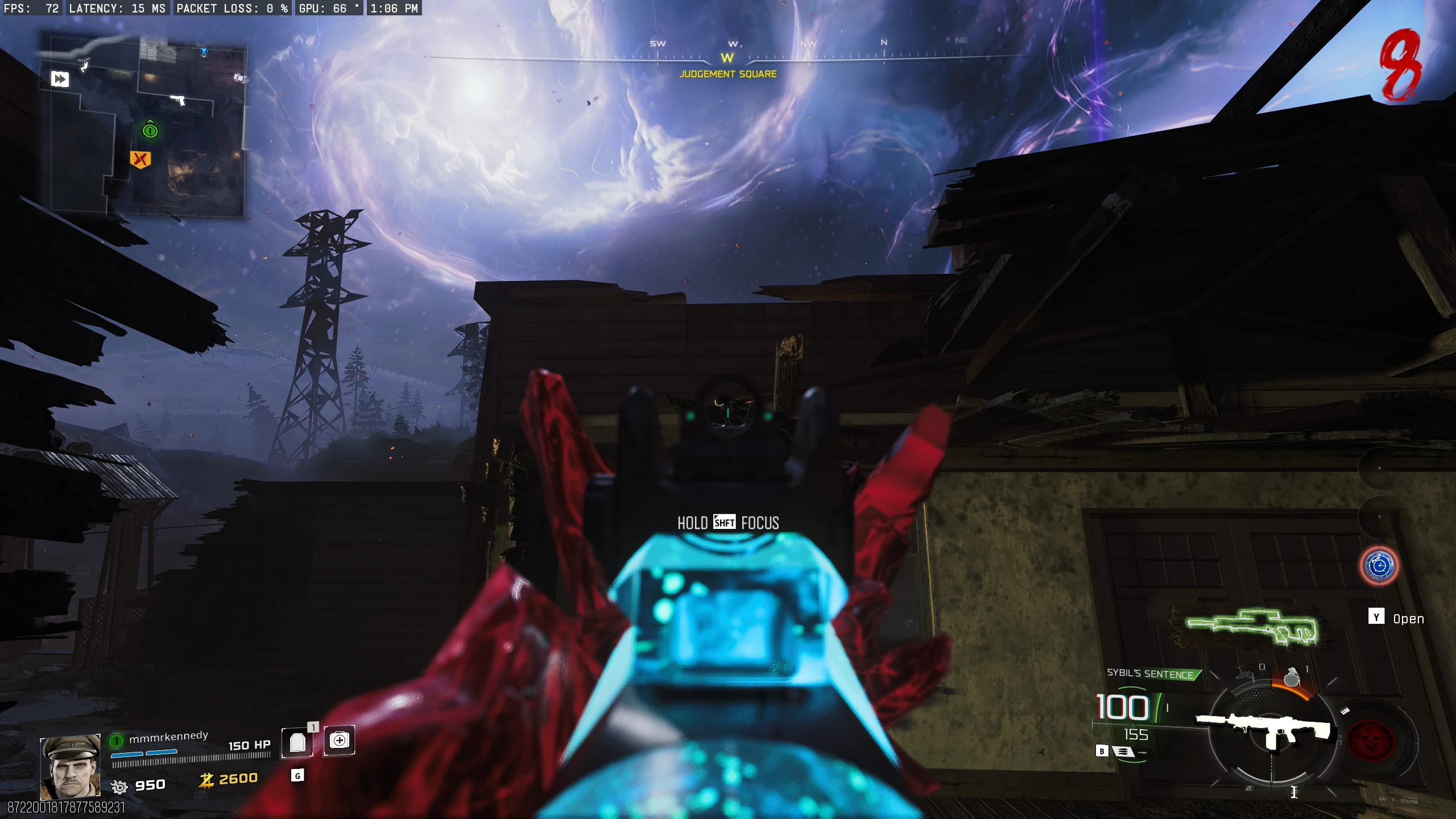Use the self-revive medkit slot
The image size is (1456, 819).
coord(340,740)
